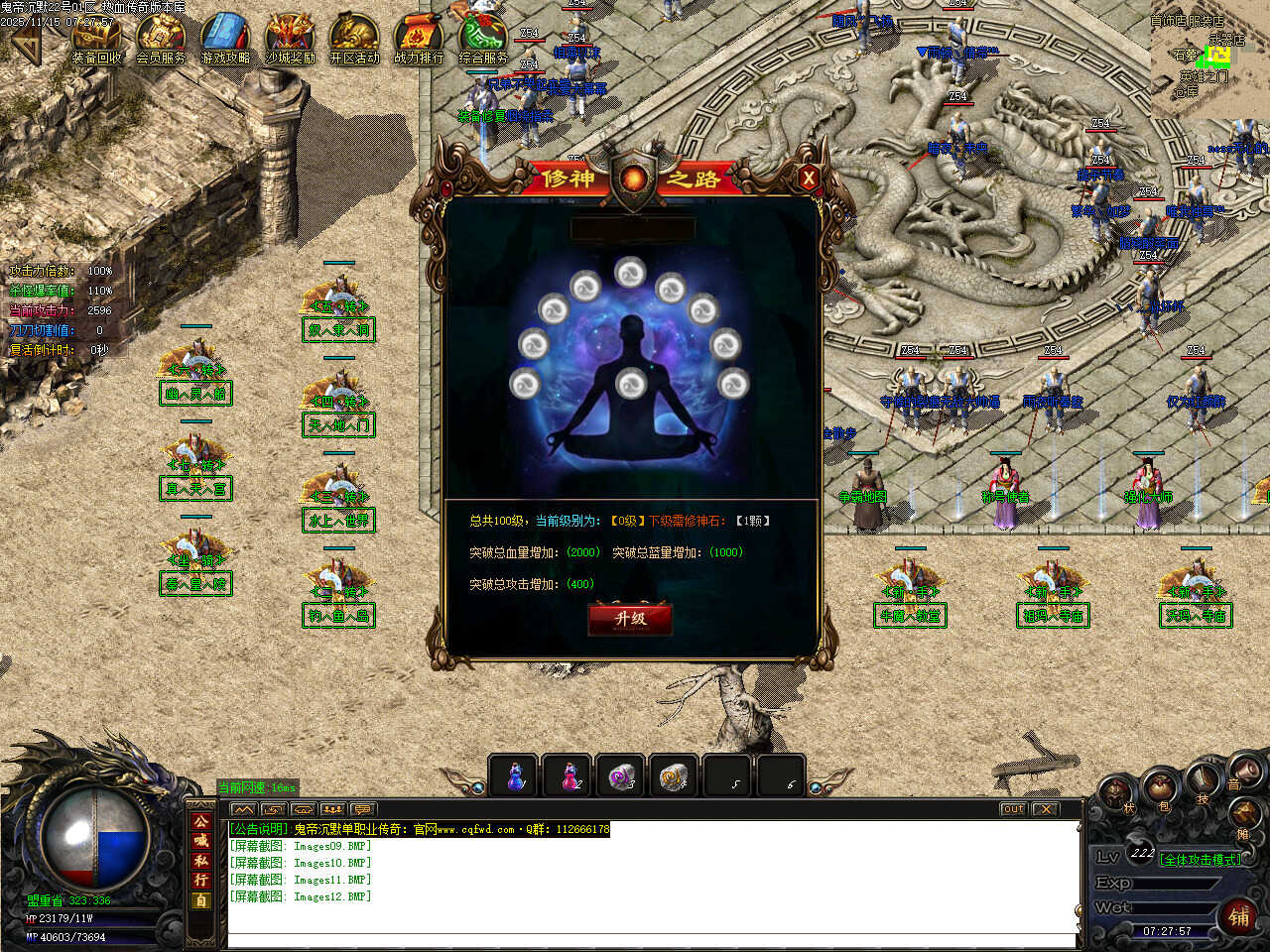Select the purple scroll in hotbar slot 3
The image size is (1270, 952).
point(622,775)
